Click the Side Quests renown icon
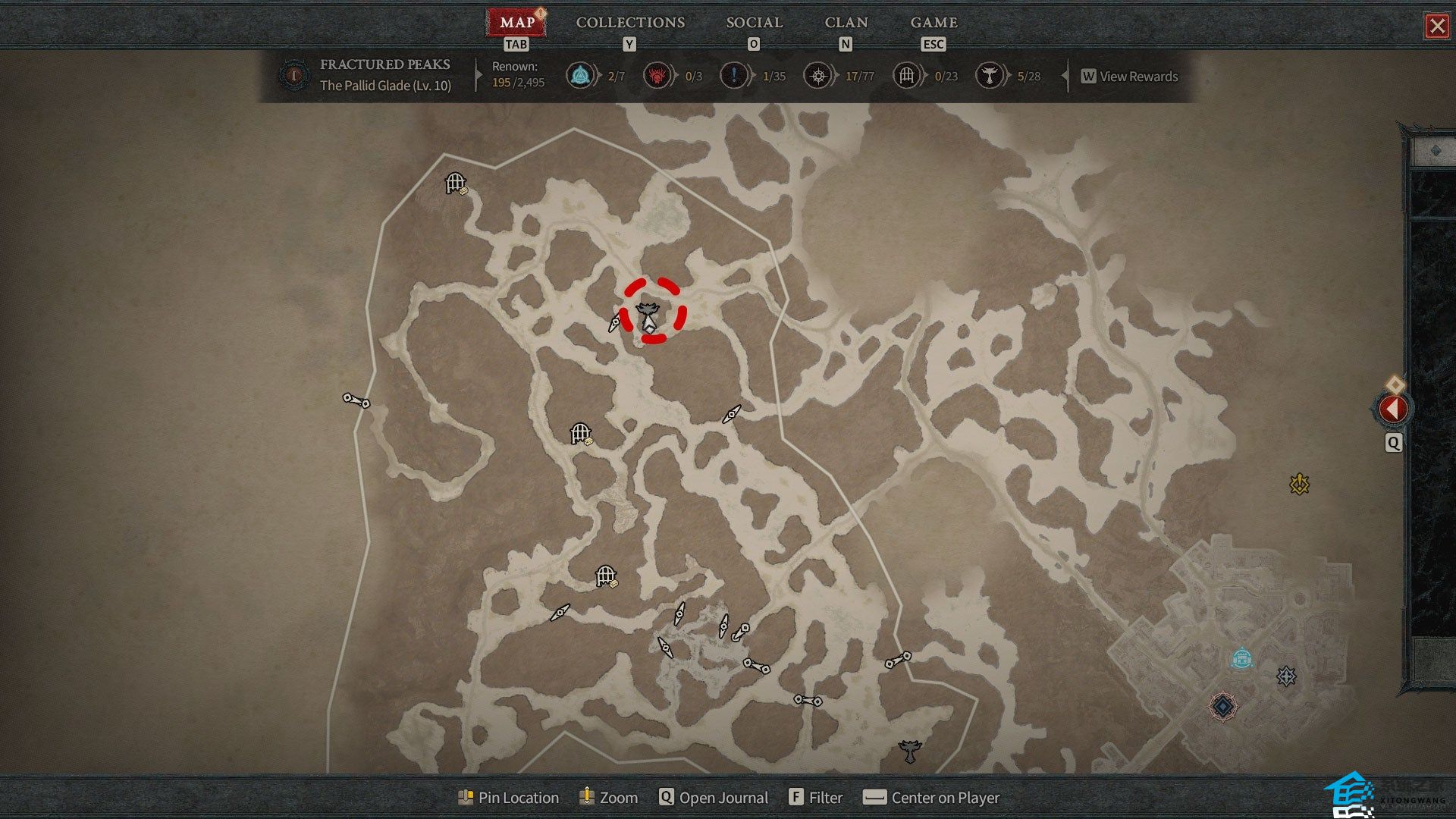Viewport: 1456px width, 819px height. 733,76
